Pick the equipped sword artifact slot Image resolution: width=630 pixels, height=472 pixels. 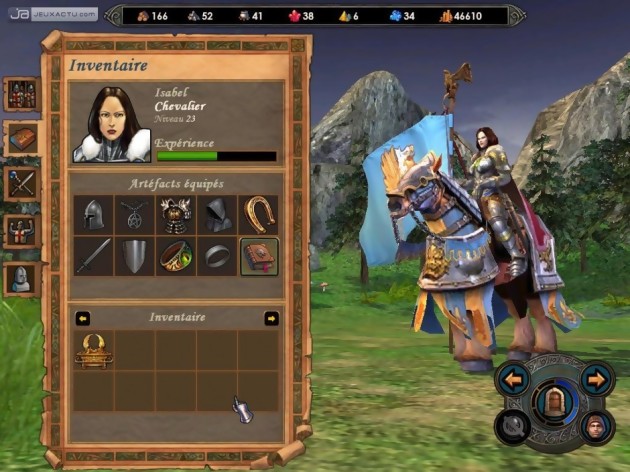pyautogui.click(x=93, y=256)
